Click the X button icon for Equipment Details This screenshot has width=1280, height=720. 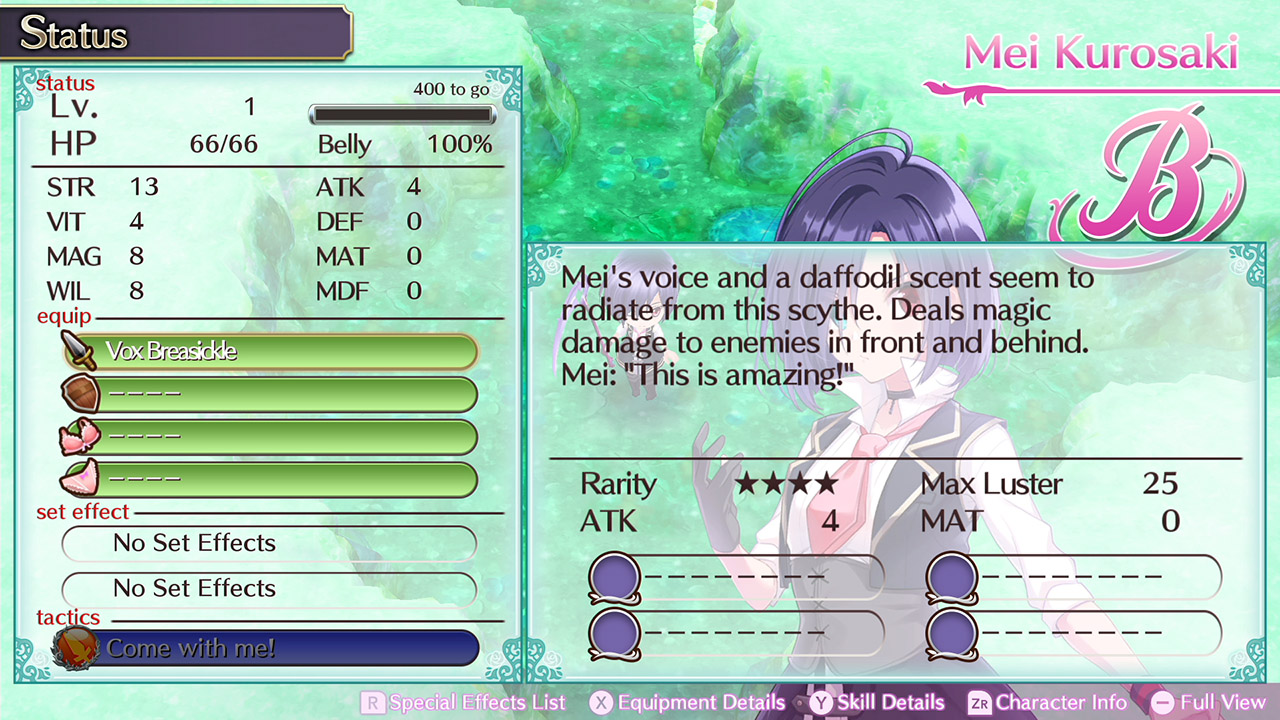pyautogui.click(x=601, y=703)
